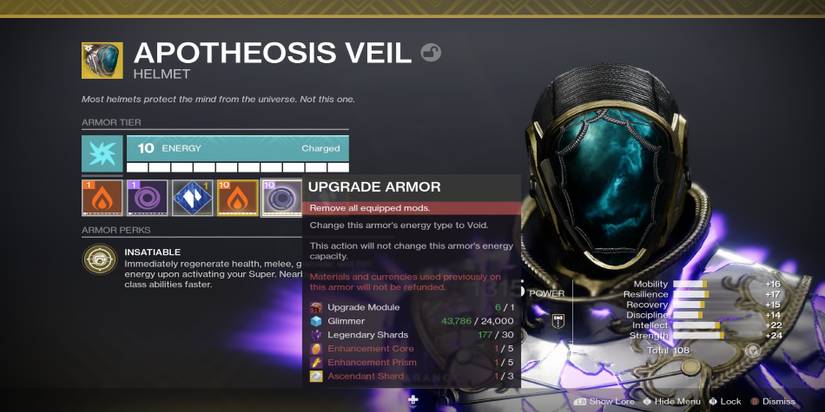Viewport: 825px width, 412px height.
Task: Select the Apotheosis Veil helmet icon
Action: (x=102, y=60)
